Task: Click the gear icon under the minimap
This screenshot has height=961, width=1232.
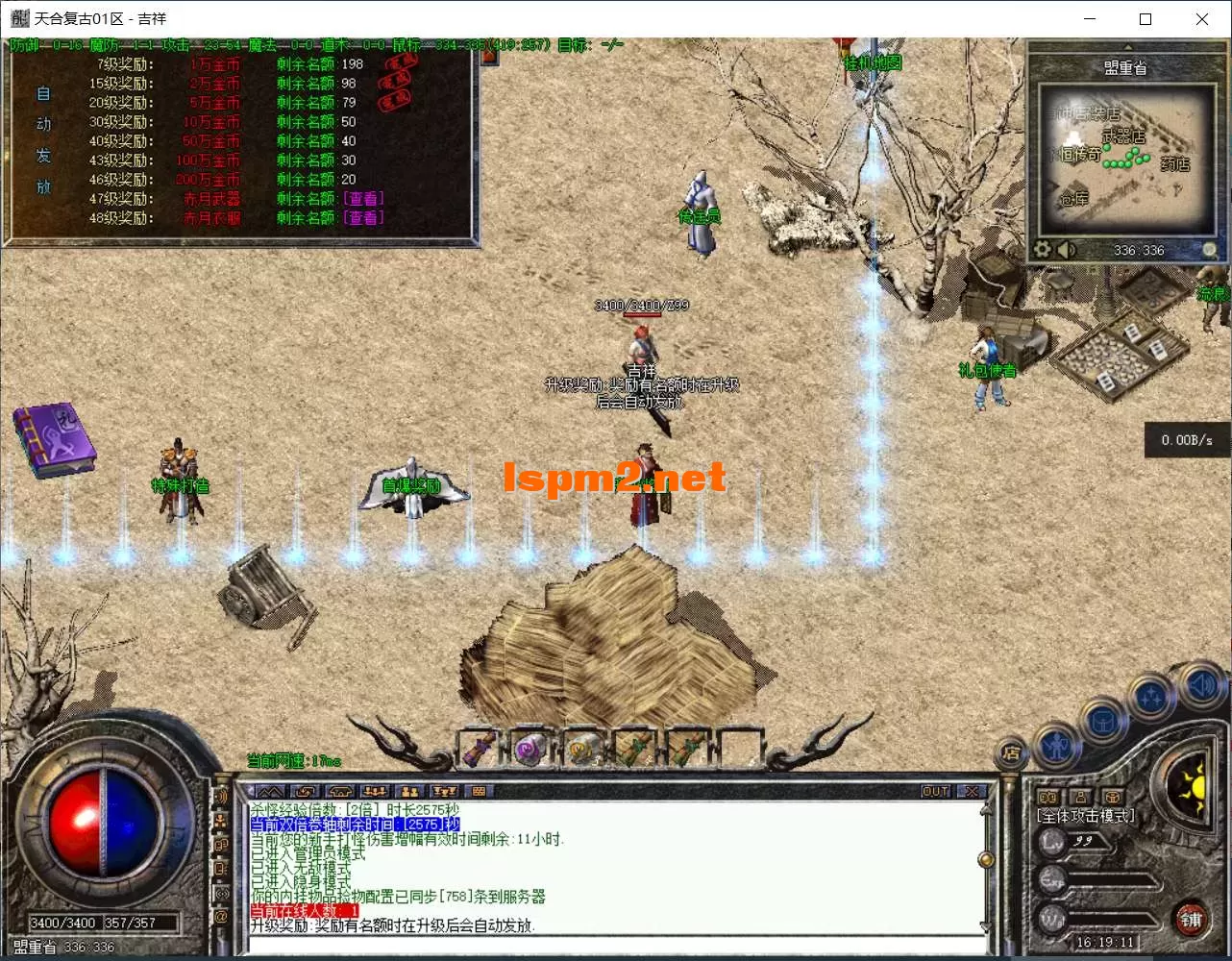Action: point(1043,250)
